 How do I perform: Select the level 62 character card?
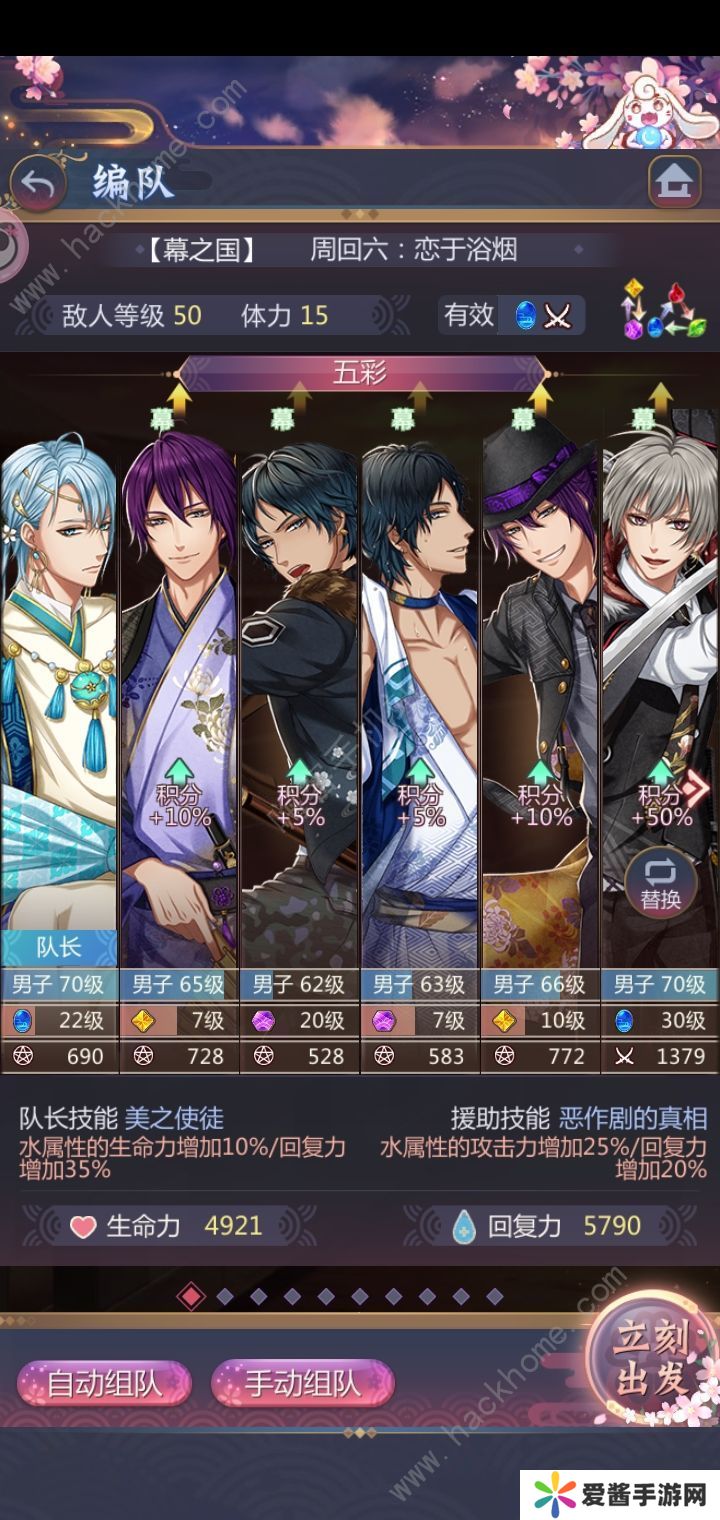299,700
